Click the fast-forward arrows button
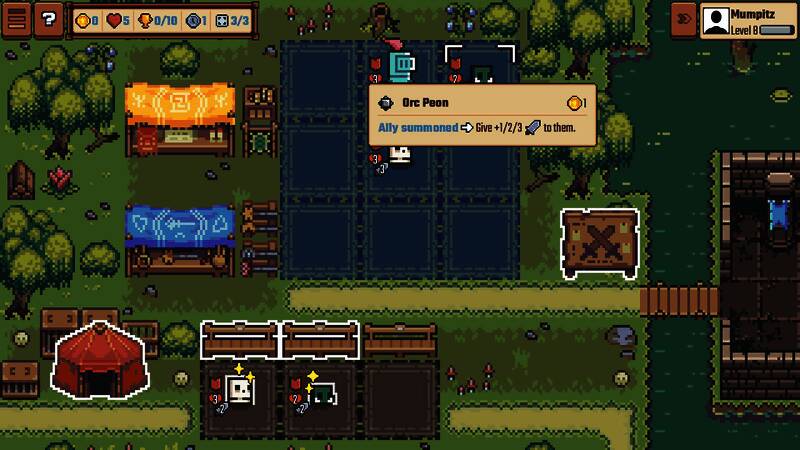The height and width of the screenshot is (450, 800). [684, 19]
